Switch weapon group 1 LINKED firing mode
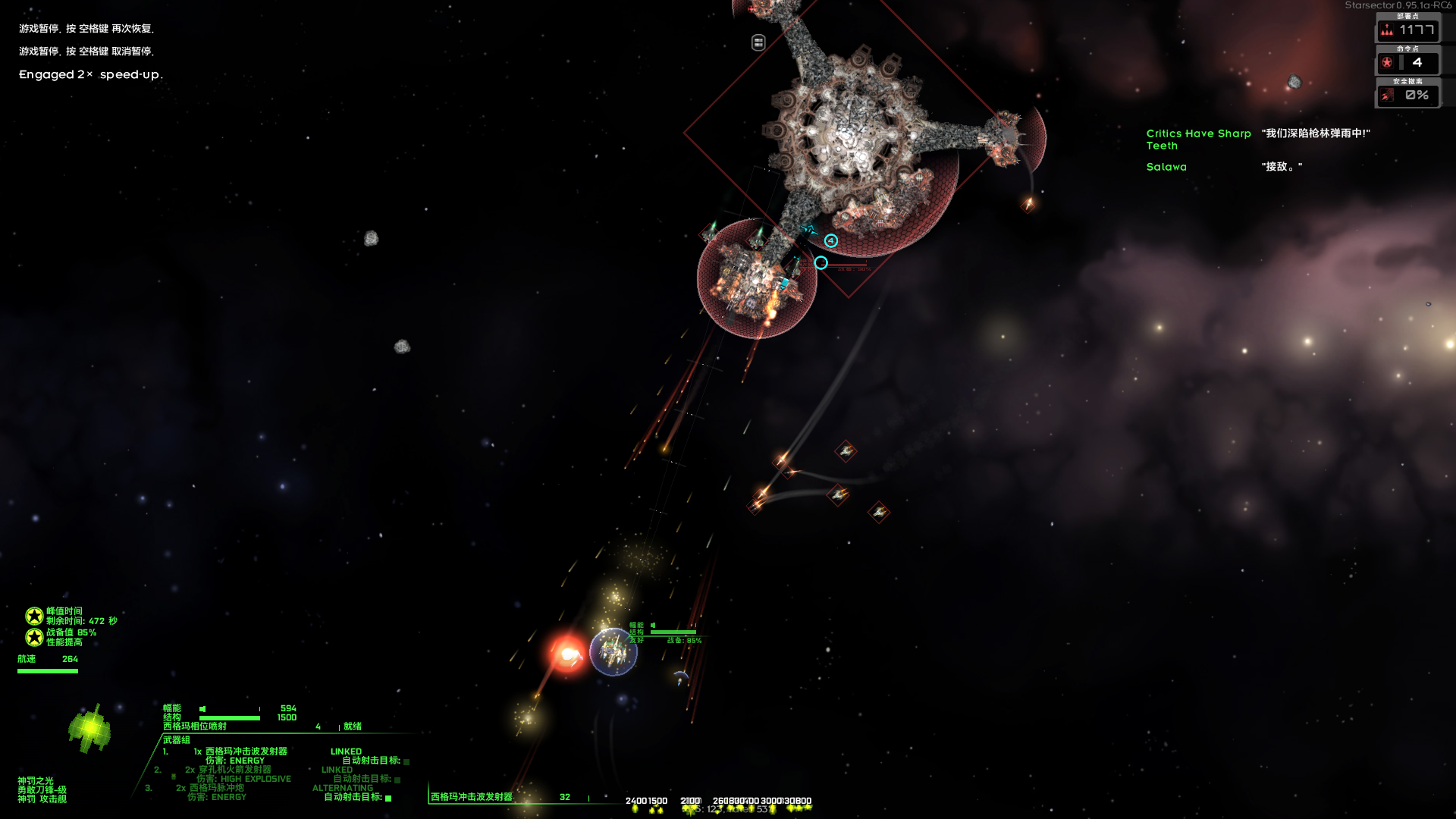This screenshot has height=819, width=1456. pos(347,752)
